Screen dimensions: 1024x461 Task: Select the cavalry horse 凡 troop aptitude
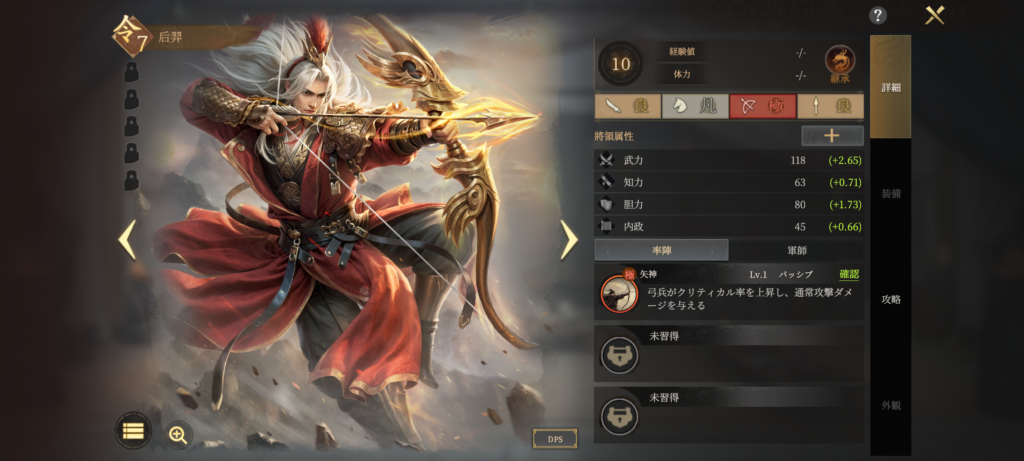(x=695, y=106)
